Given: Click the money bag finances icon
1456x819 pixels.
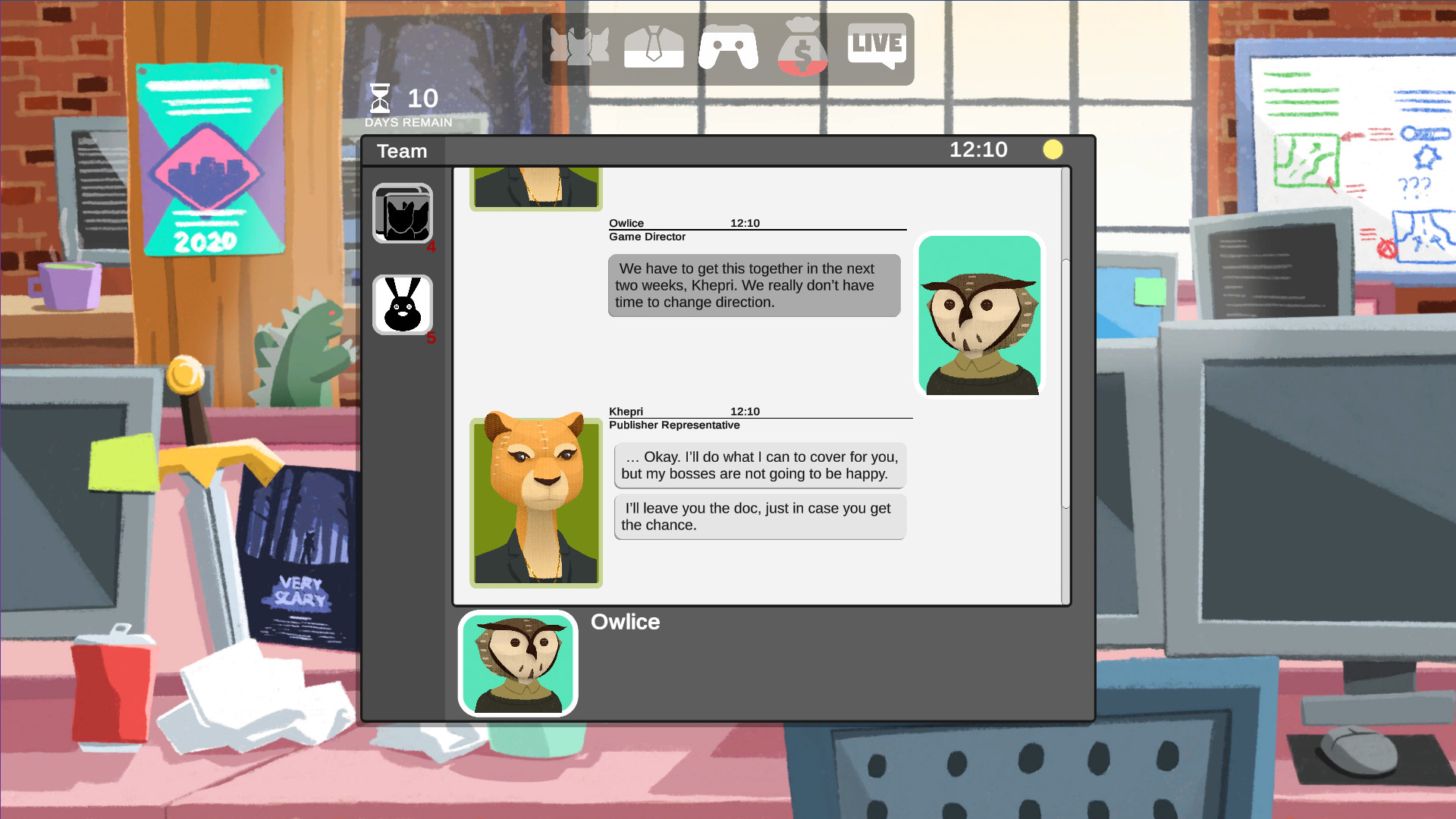Looking at the screenshot, I should pyautogui.click(x=802, y=47).
